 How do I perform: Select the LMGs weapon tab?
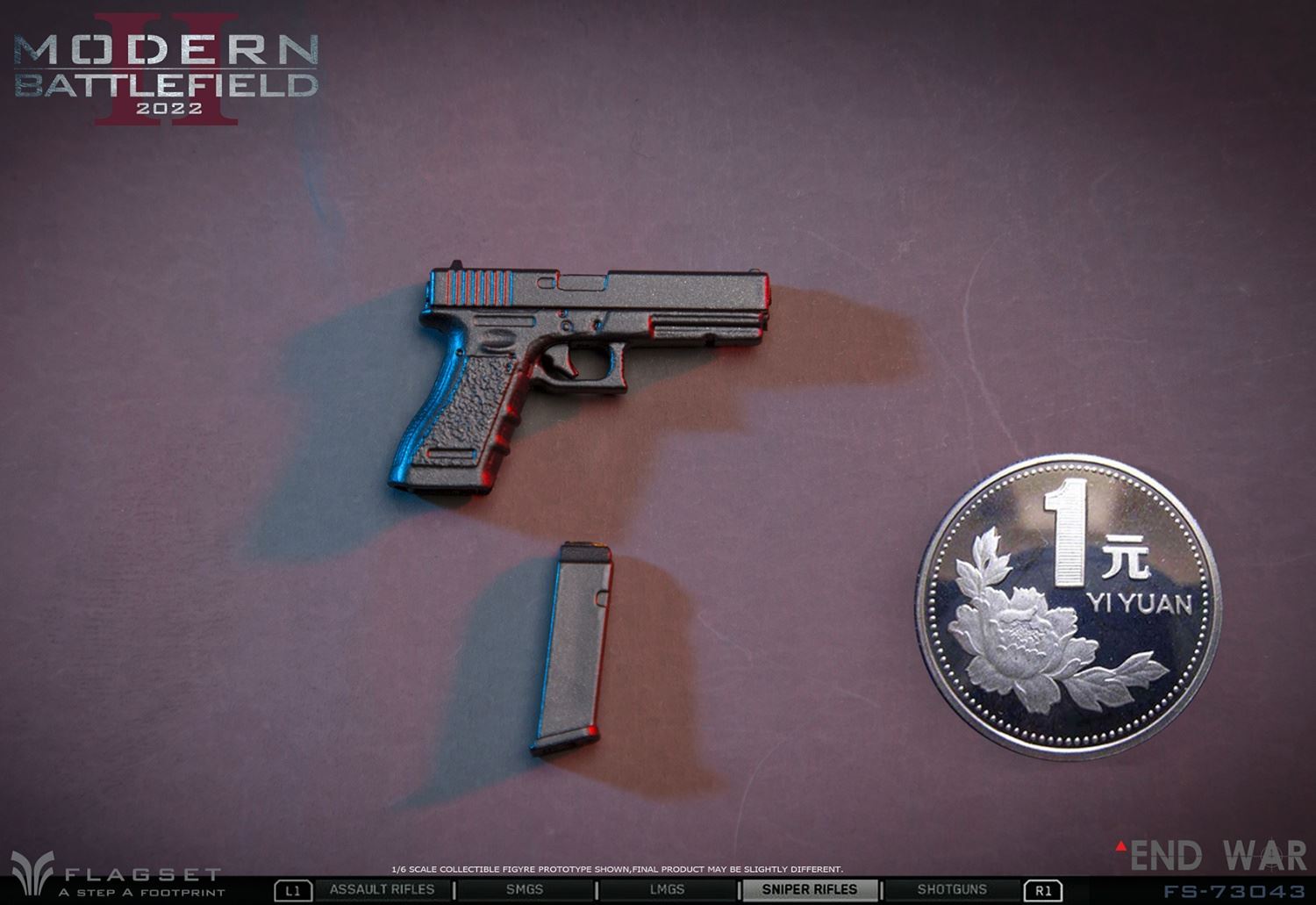click(x=667, y=890)
